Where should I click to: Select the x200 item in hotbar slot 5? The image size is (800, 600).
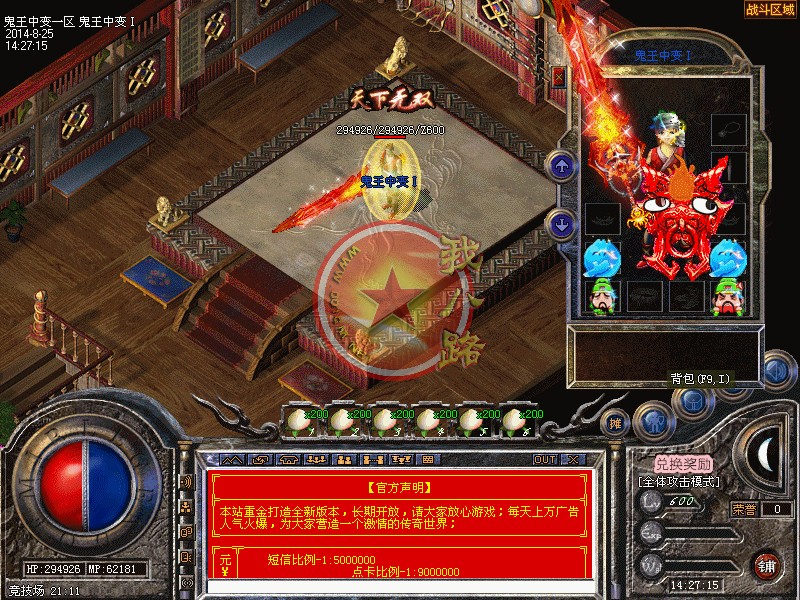[473, 424]
